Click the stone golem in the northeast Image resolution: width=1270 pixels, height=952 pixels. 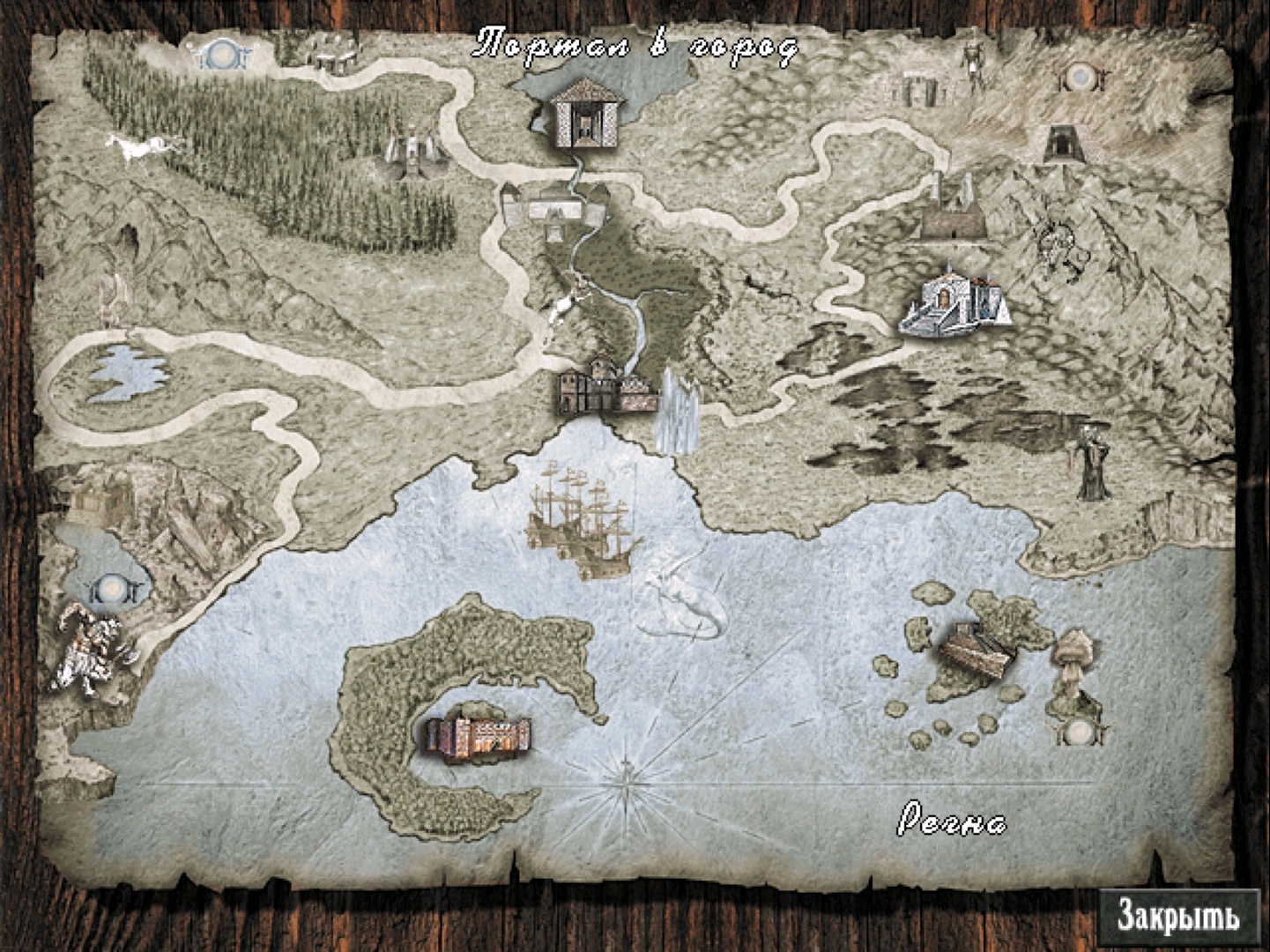[973, 64]
